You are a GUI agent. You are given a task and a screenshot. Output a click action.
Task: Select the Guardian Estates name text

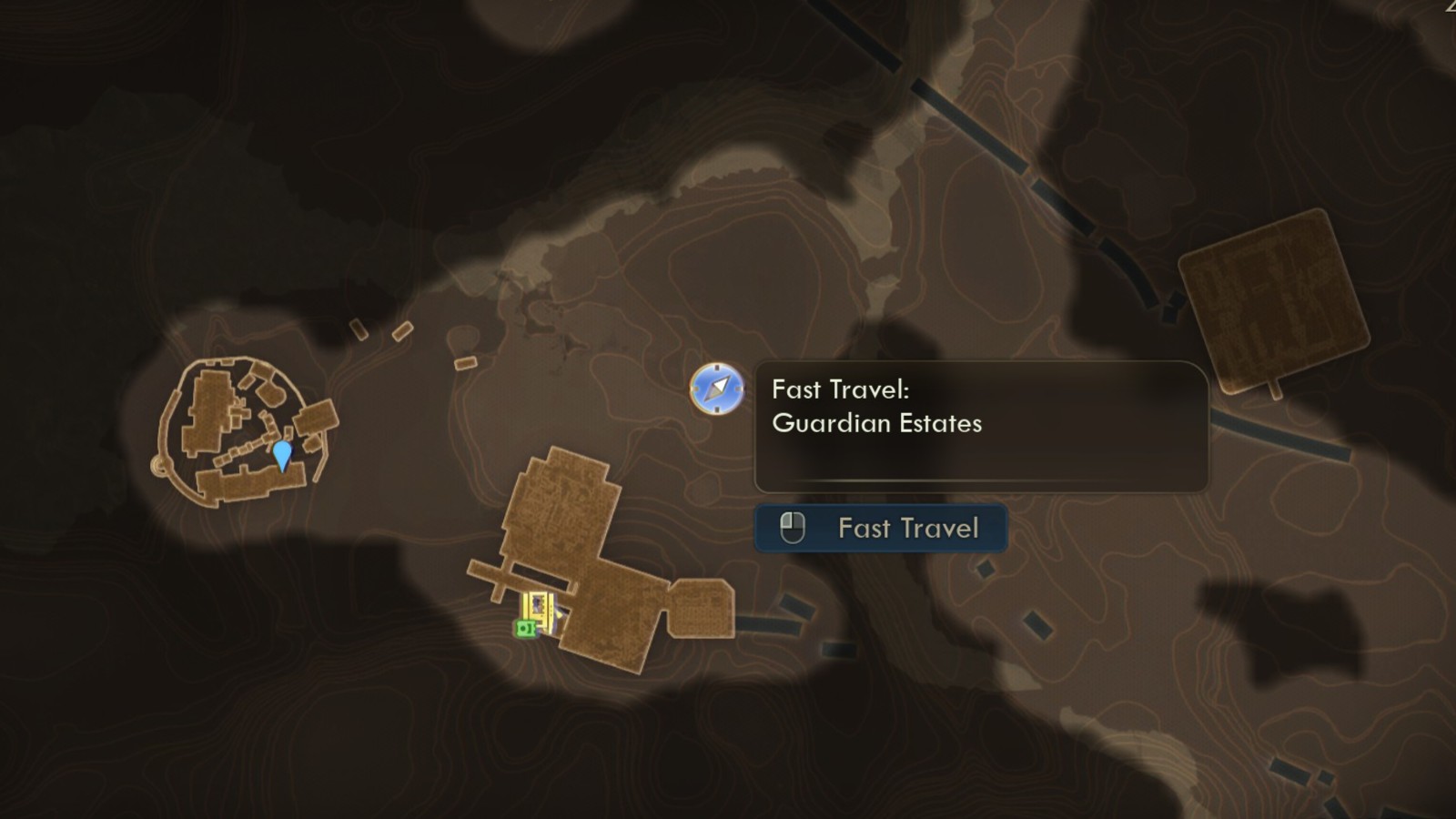(878, 423)
